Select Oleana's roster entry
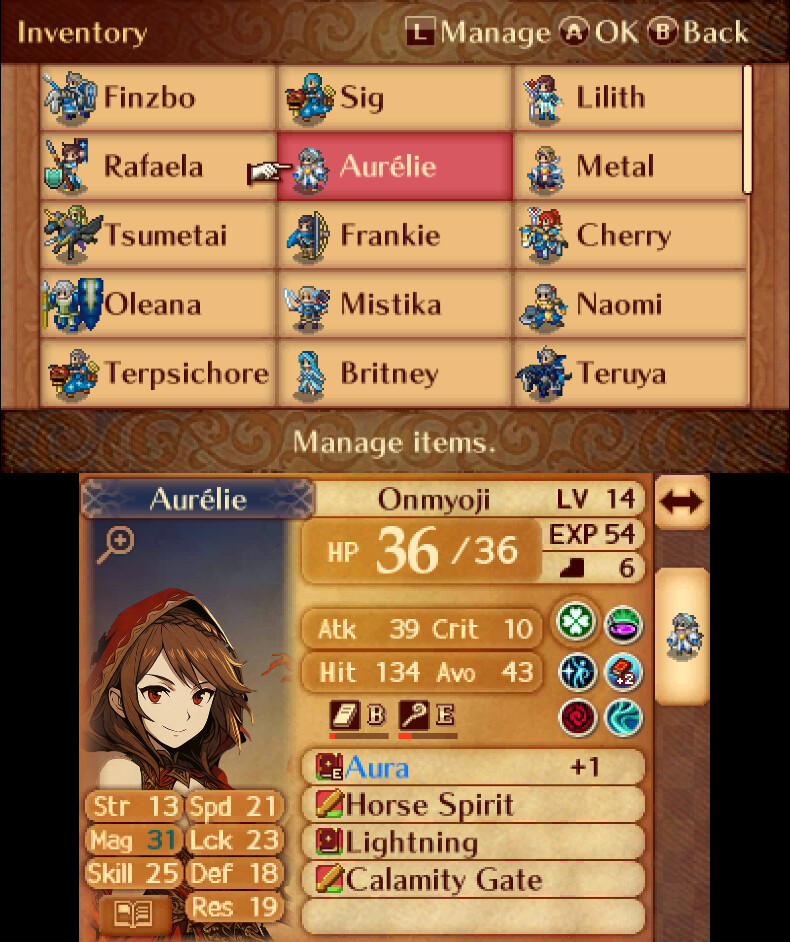 pyautogui.click(x=158, y=304)
